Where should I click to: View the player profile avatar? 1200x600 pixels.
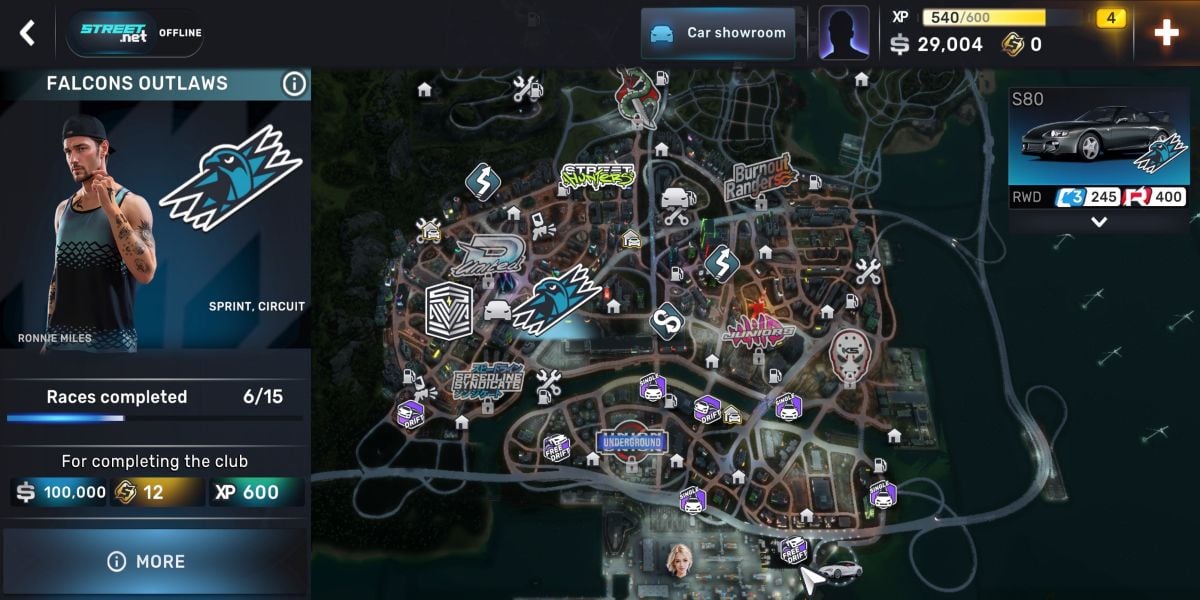[x=843, y=32]
